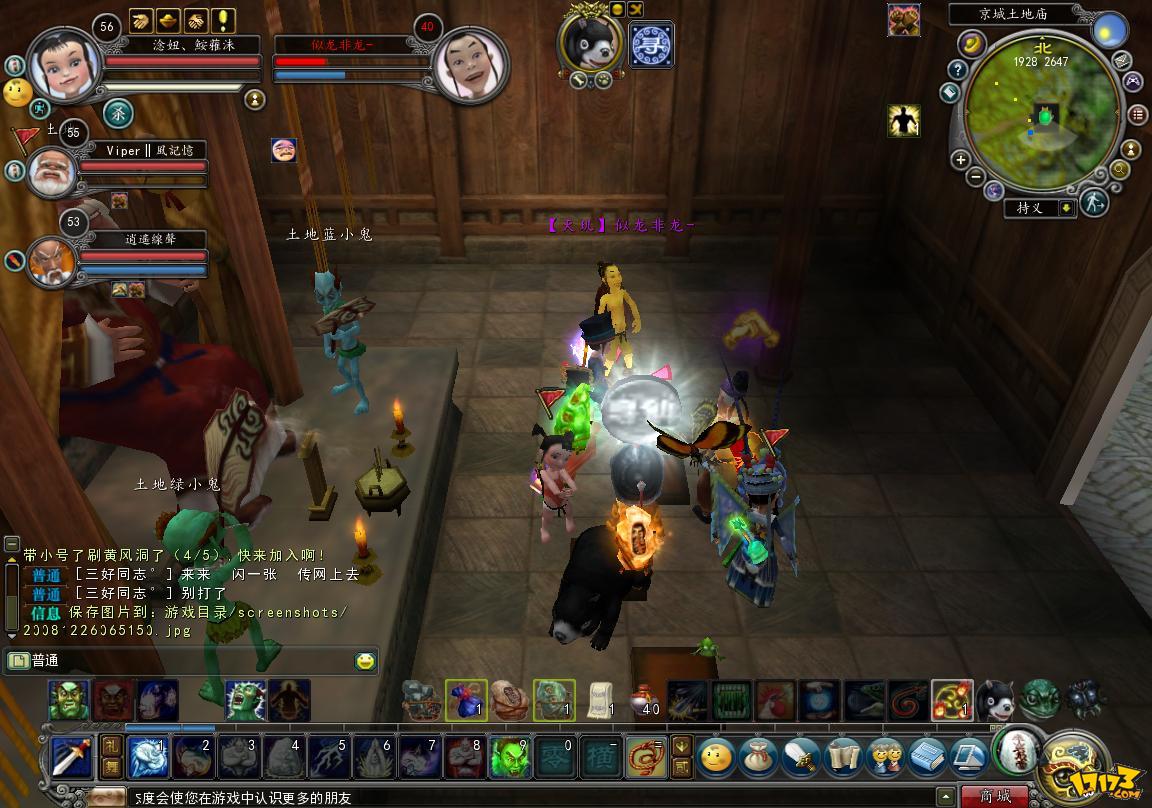1152x808 pixels.
Task: Open the 持义 dropdown arrow
Action: tap(1067, 208)
